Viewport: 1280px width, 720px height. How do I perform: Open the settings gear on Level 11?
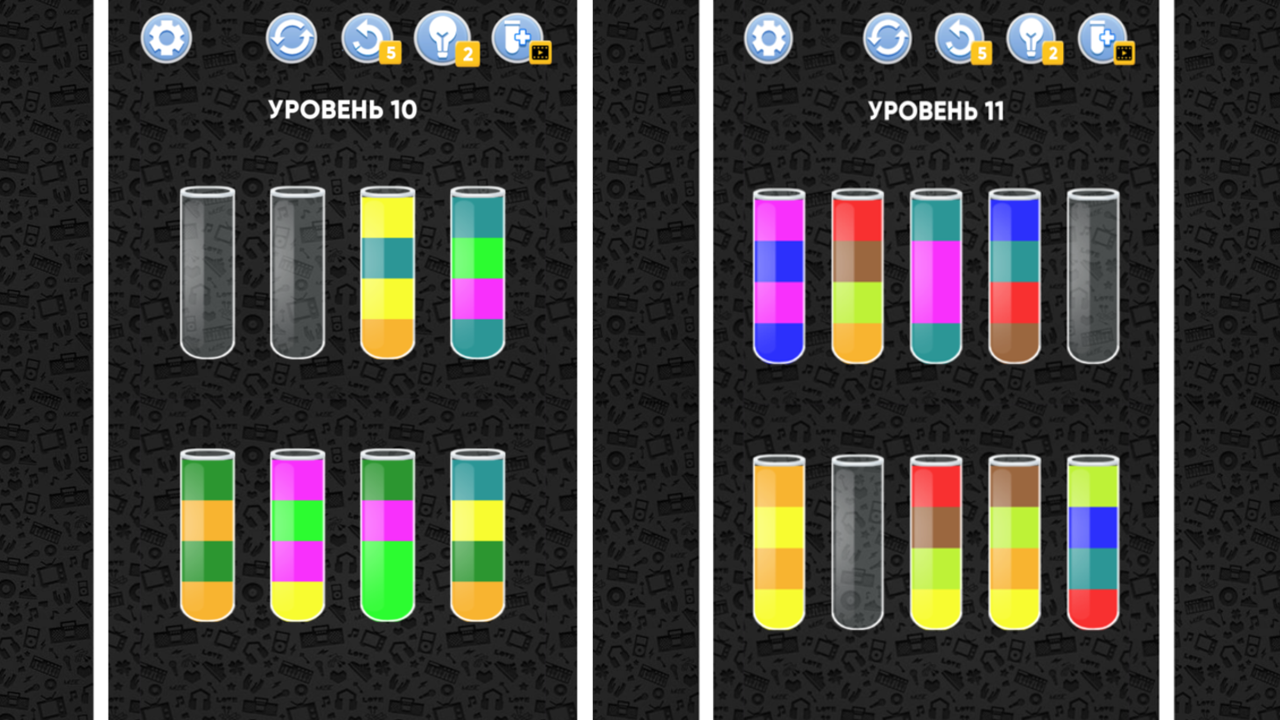click(x=767, y=40)
